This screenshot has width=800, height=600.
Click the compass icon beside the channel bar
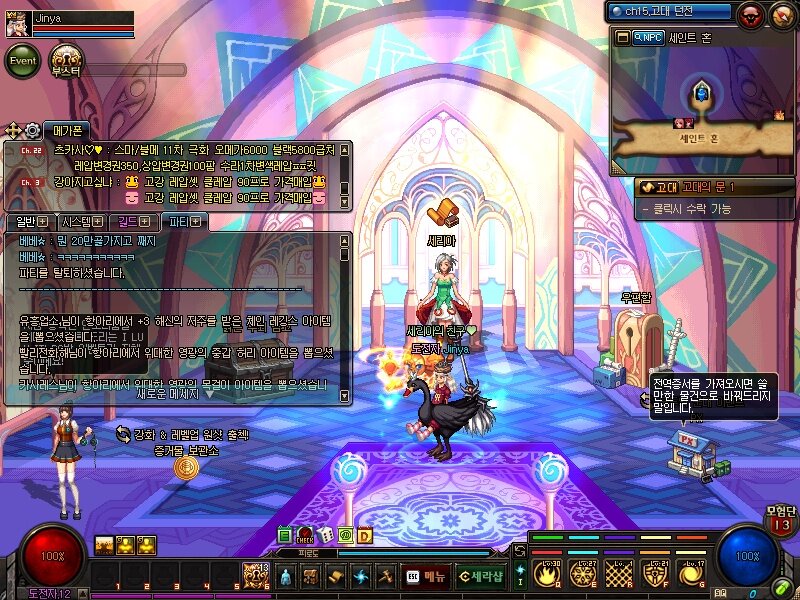[x=780, y=14]
